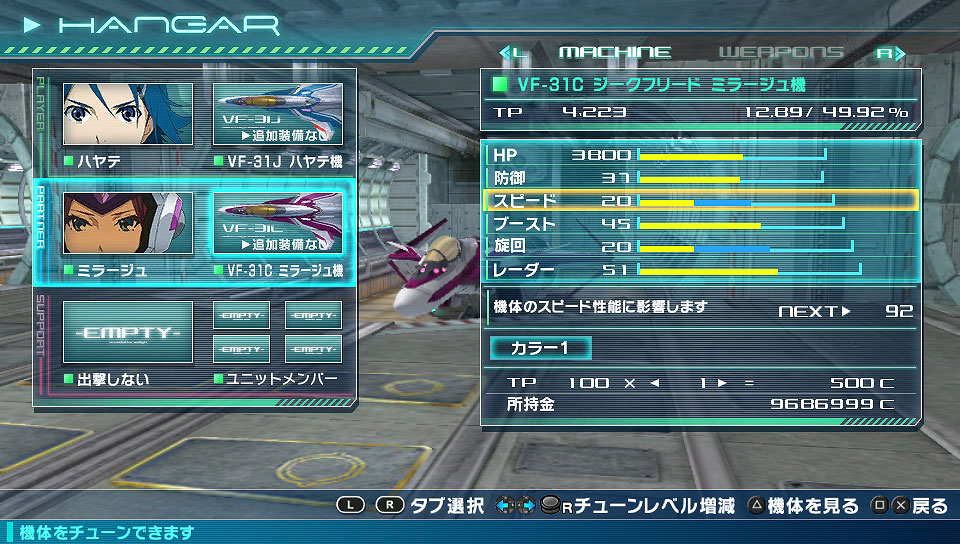
Task: Choose Hayate's pilot portrait
Action: tap(128, 114)
